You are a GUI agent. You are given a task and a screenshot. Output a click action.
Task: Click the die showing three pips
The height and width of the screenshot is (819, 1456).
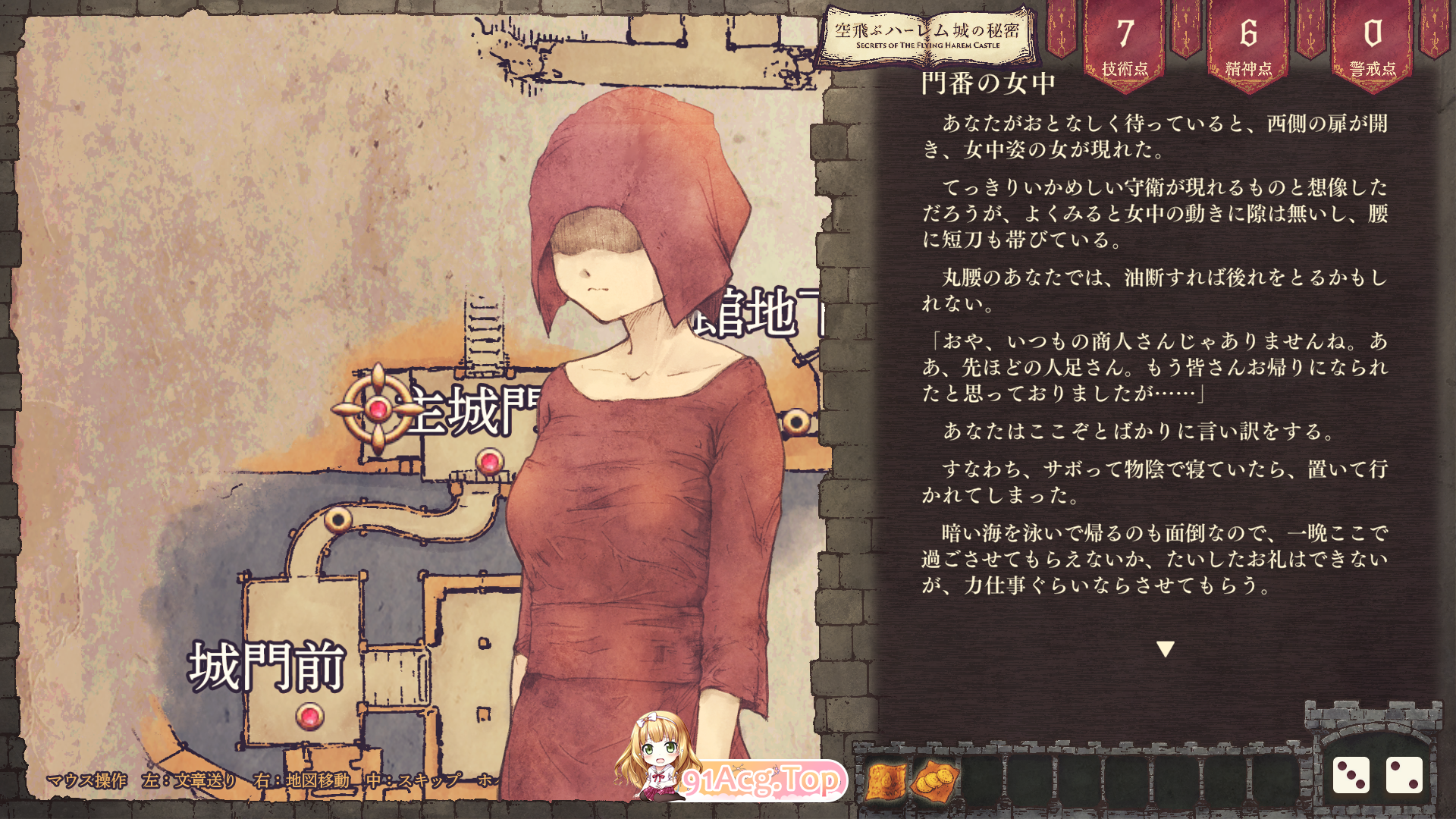point(1353,774)
